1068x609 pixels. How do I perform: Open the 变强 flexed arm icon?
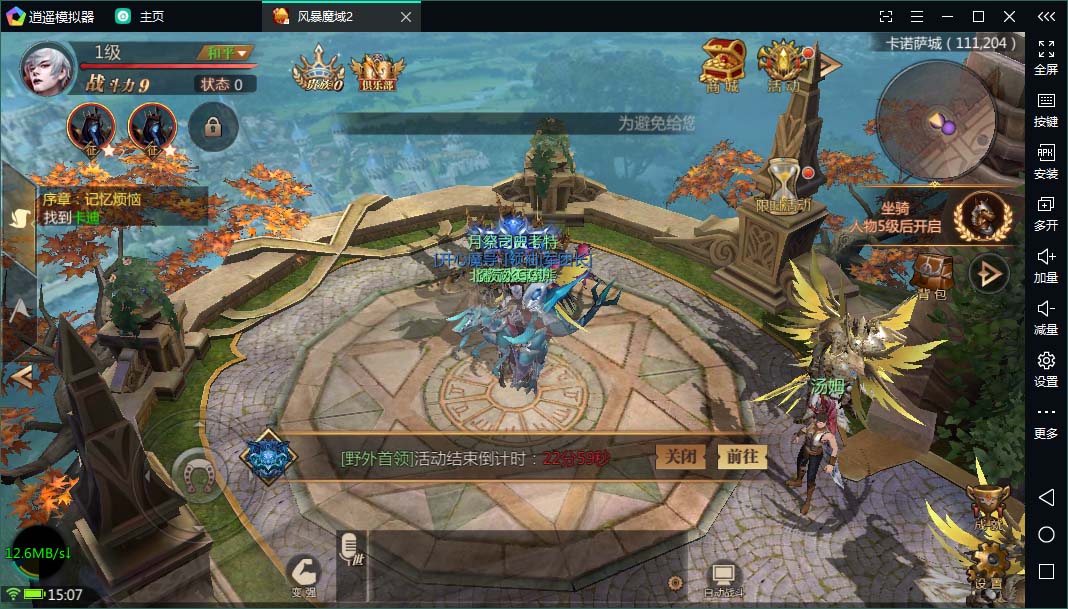[x=303, y=574]
